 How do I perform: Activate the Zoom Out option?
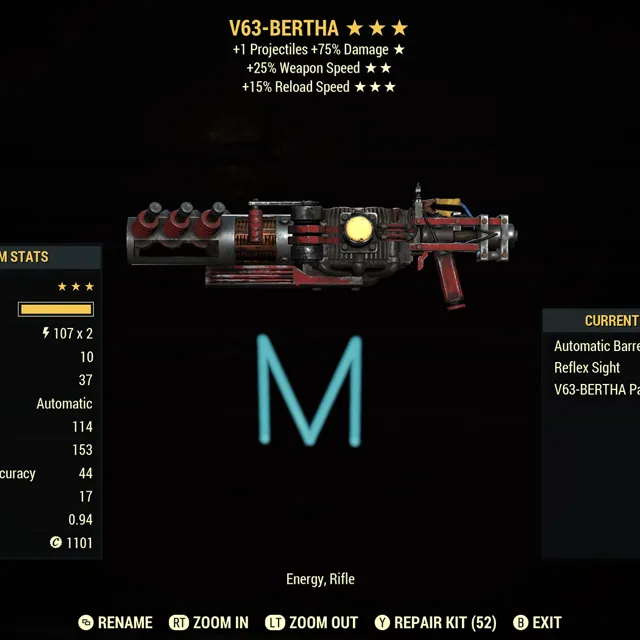click(x=310, y=622)
